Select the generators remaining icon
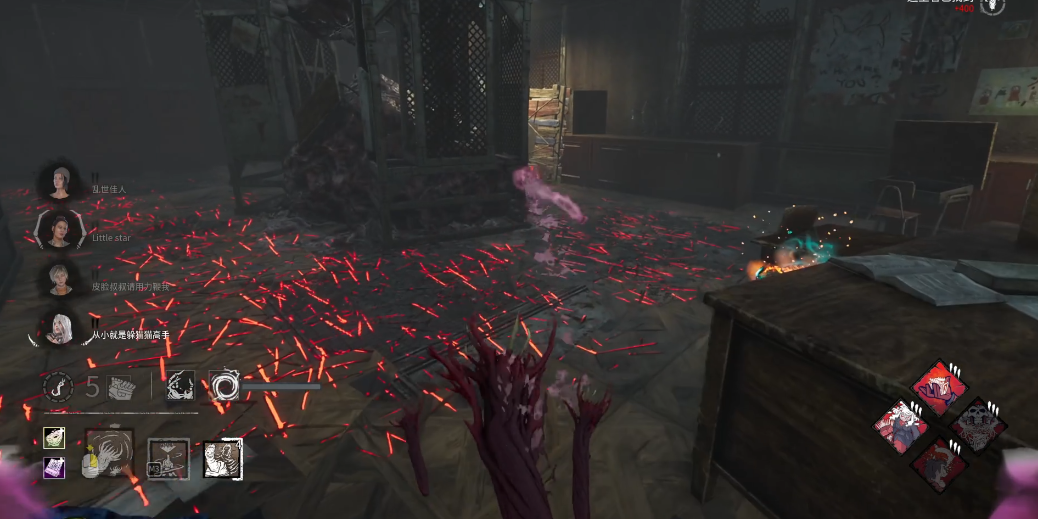 (x=121, y=387)
